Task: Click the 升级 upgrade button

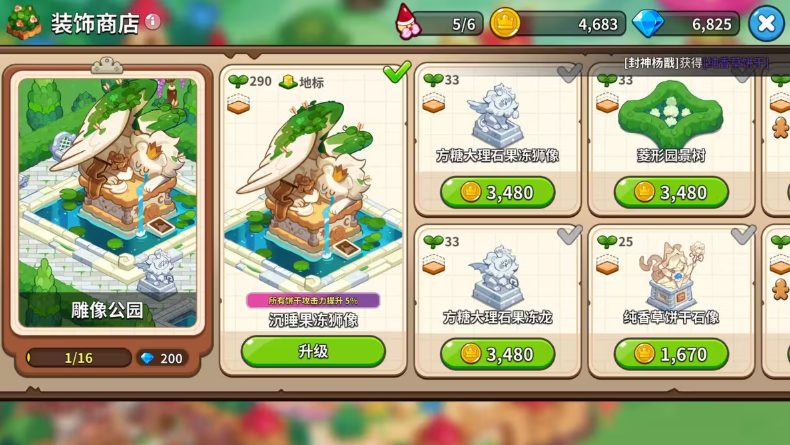Action: pyautogui.click(x=313, y=351)
